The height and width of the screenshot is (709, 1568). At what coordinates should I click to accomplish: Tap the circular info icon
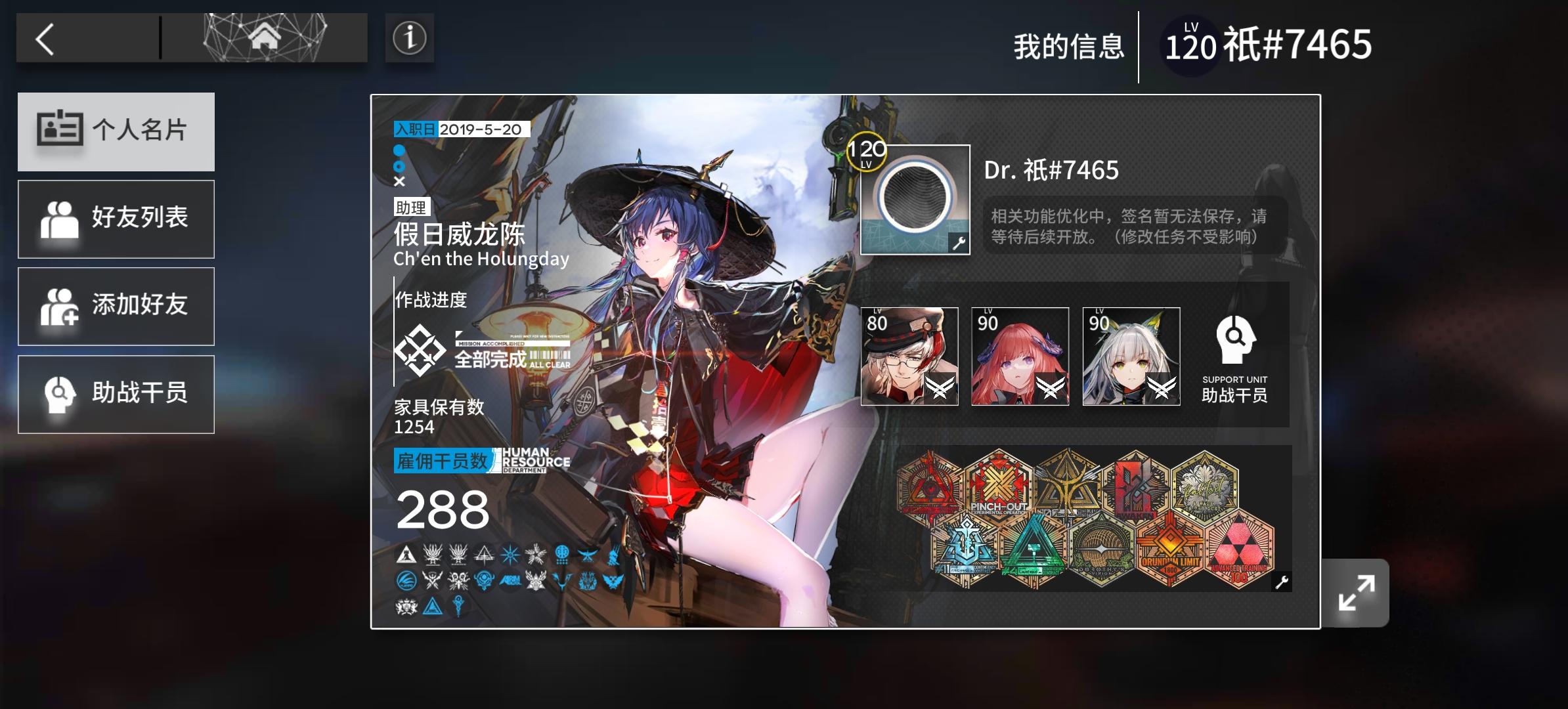tap(409, 38)
